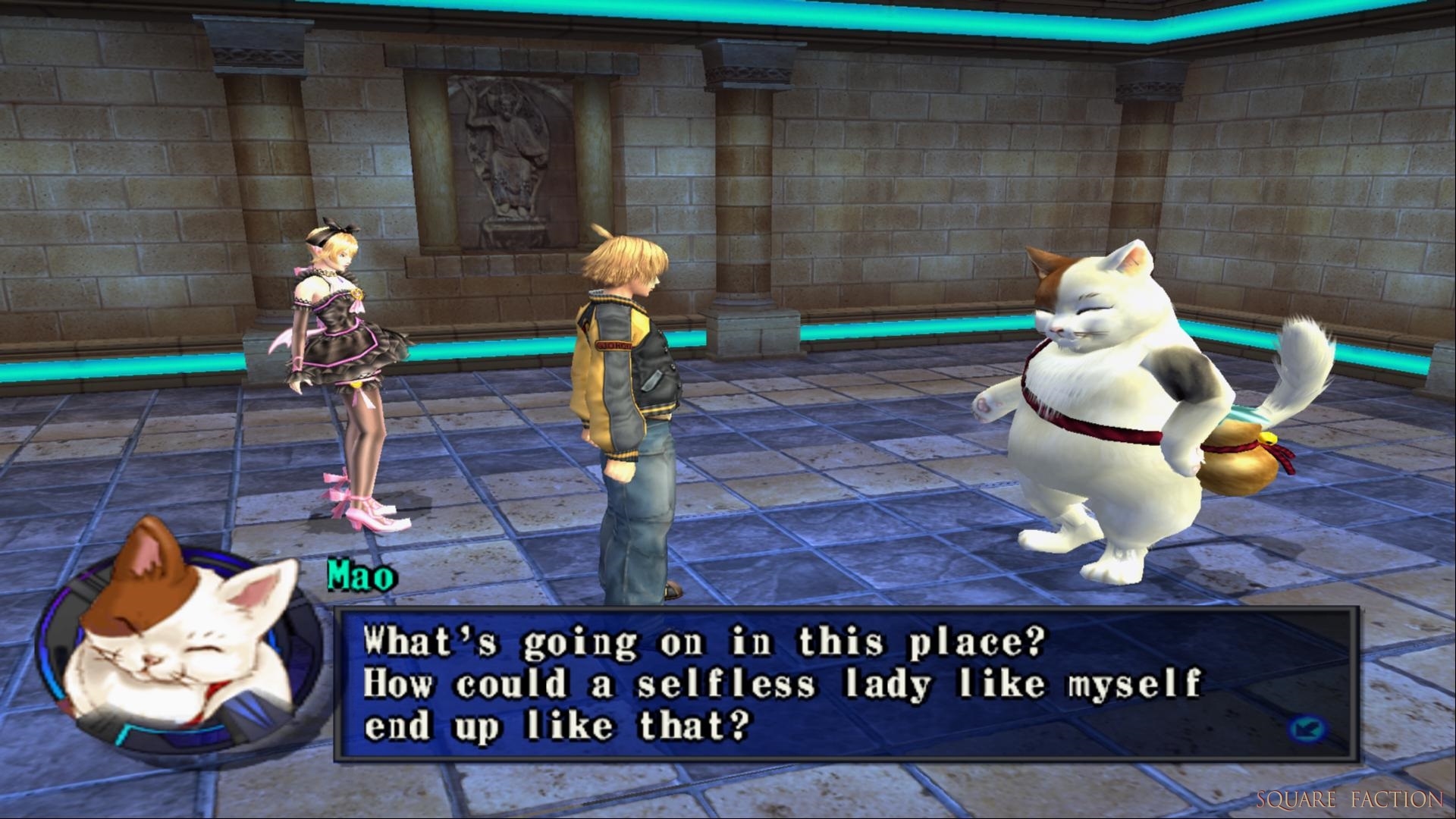Click Mao's dialogue text box
Image resolution: width=1456 pixels, height=819 pixels.
tap(846, 683)
